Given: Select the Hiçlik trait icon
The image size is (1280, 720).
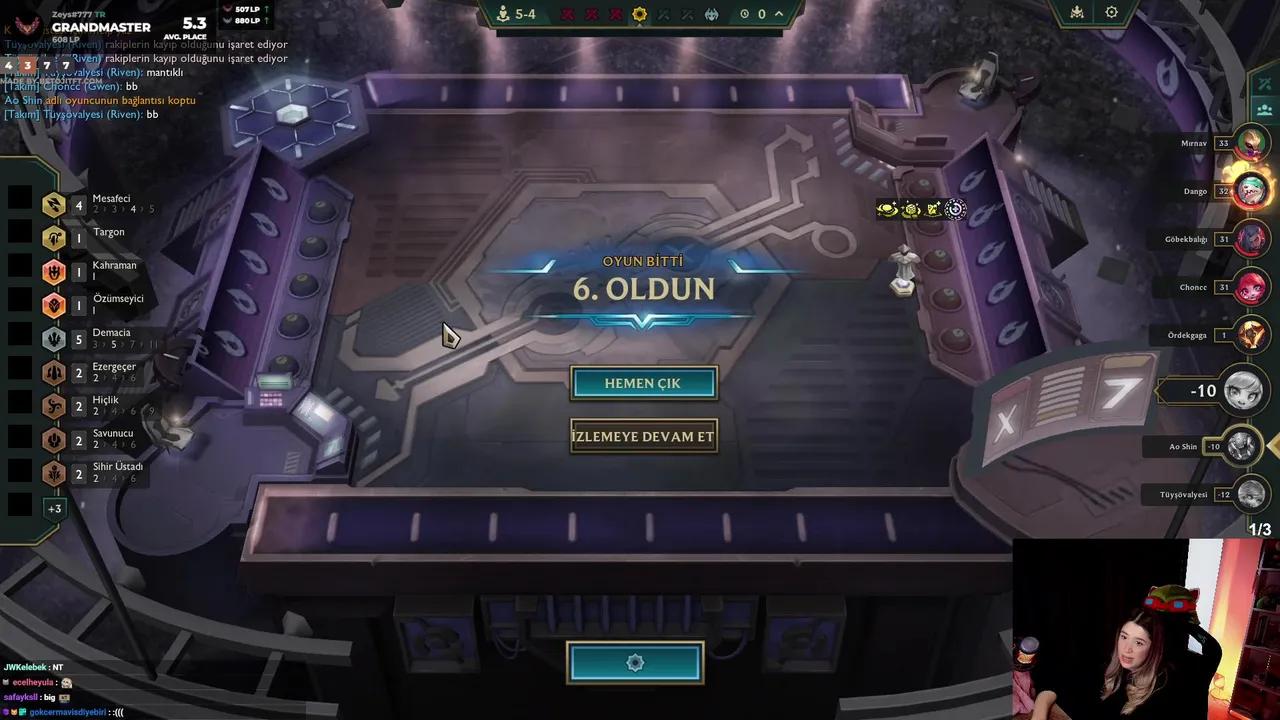Looking at the screenshot, I should [54, 406].
